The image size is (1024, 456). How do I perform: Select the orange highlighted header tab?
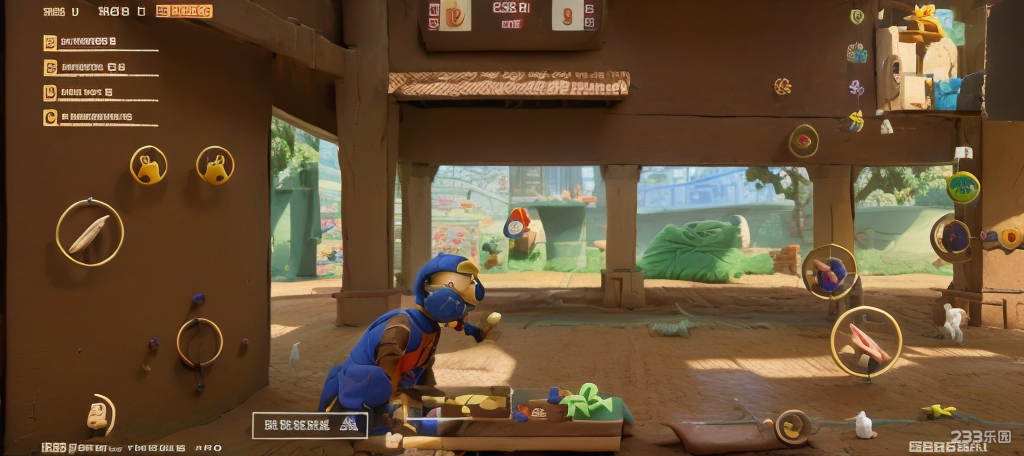pyautogui.click(x=184, y=12)
